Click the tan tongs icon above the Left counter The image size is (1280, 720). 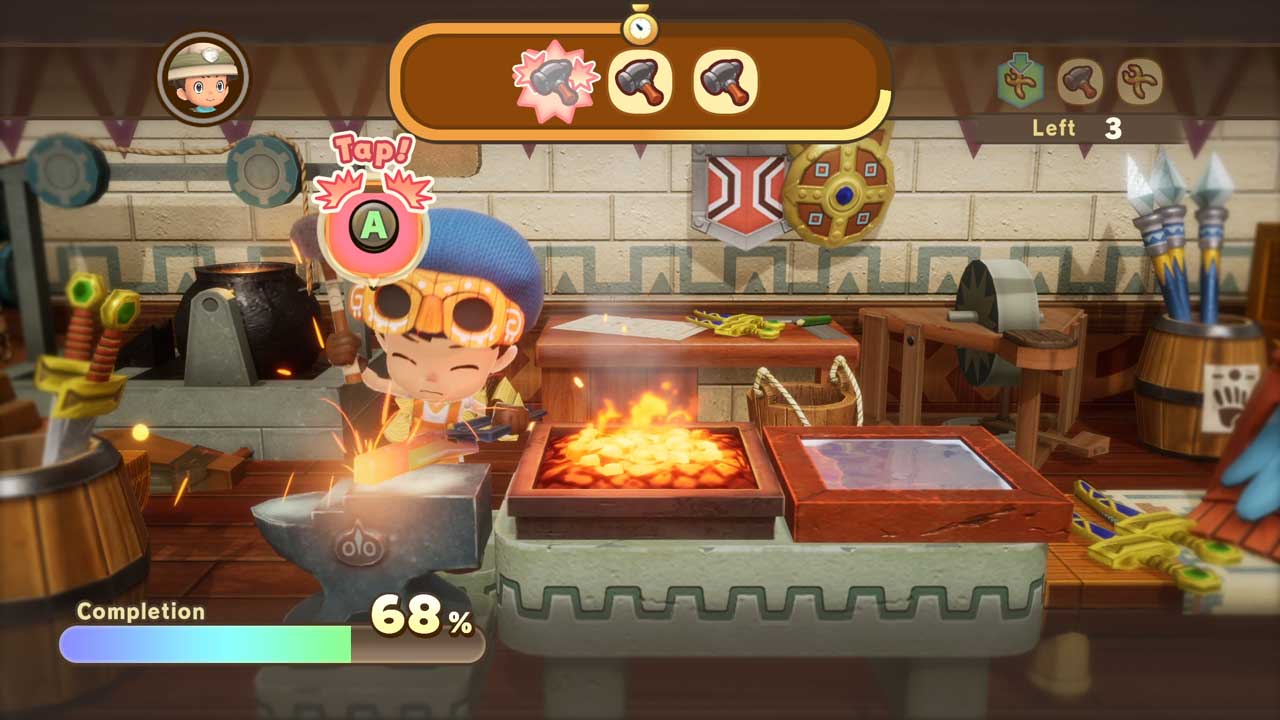coord(1139,81)
